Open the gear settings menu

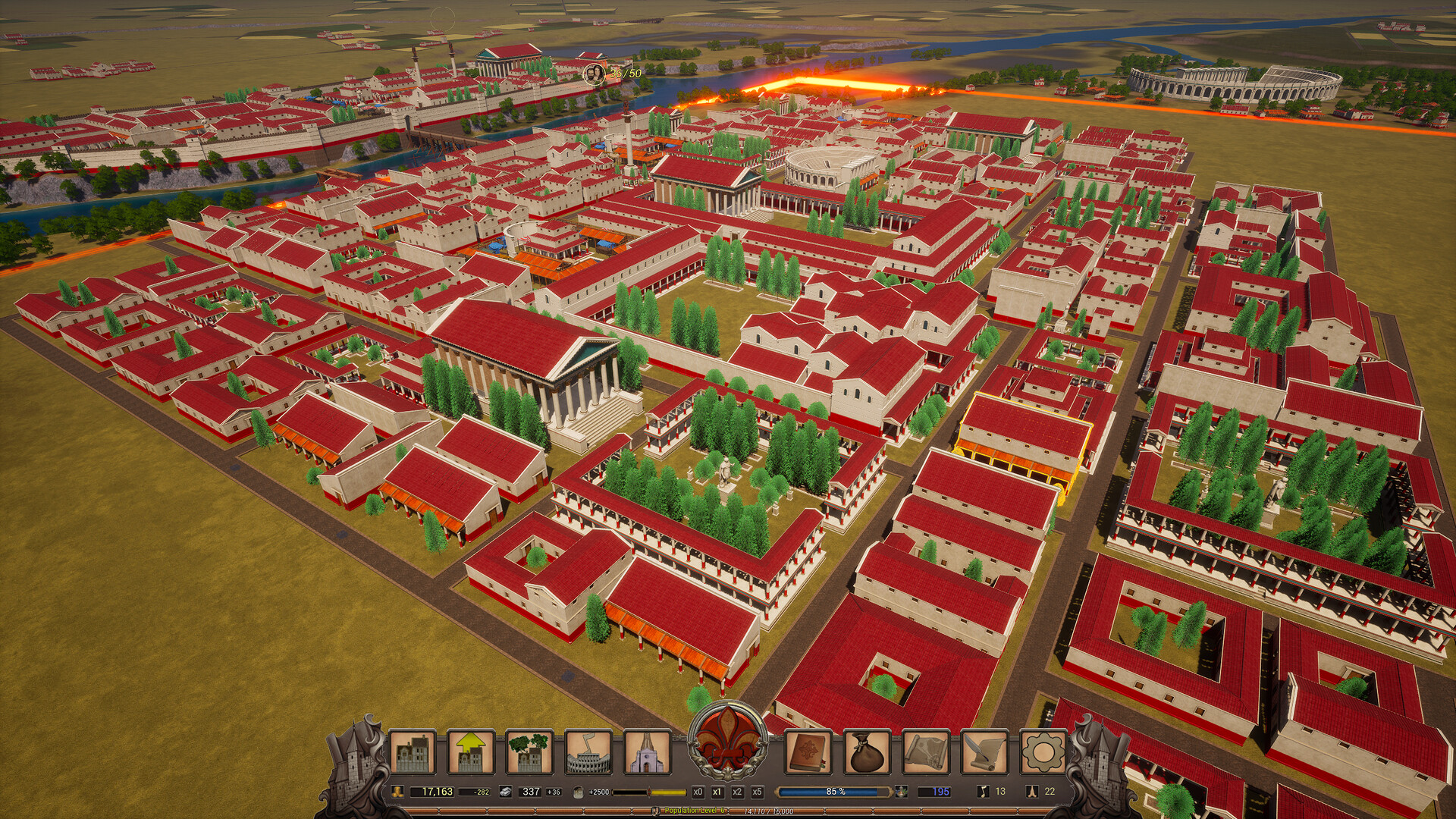click(1043, 752)
